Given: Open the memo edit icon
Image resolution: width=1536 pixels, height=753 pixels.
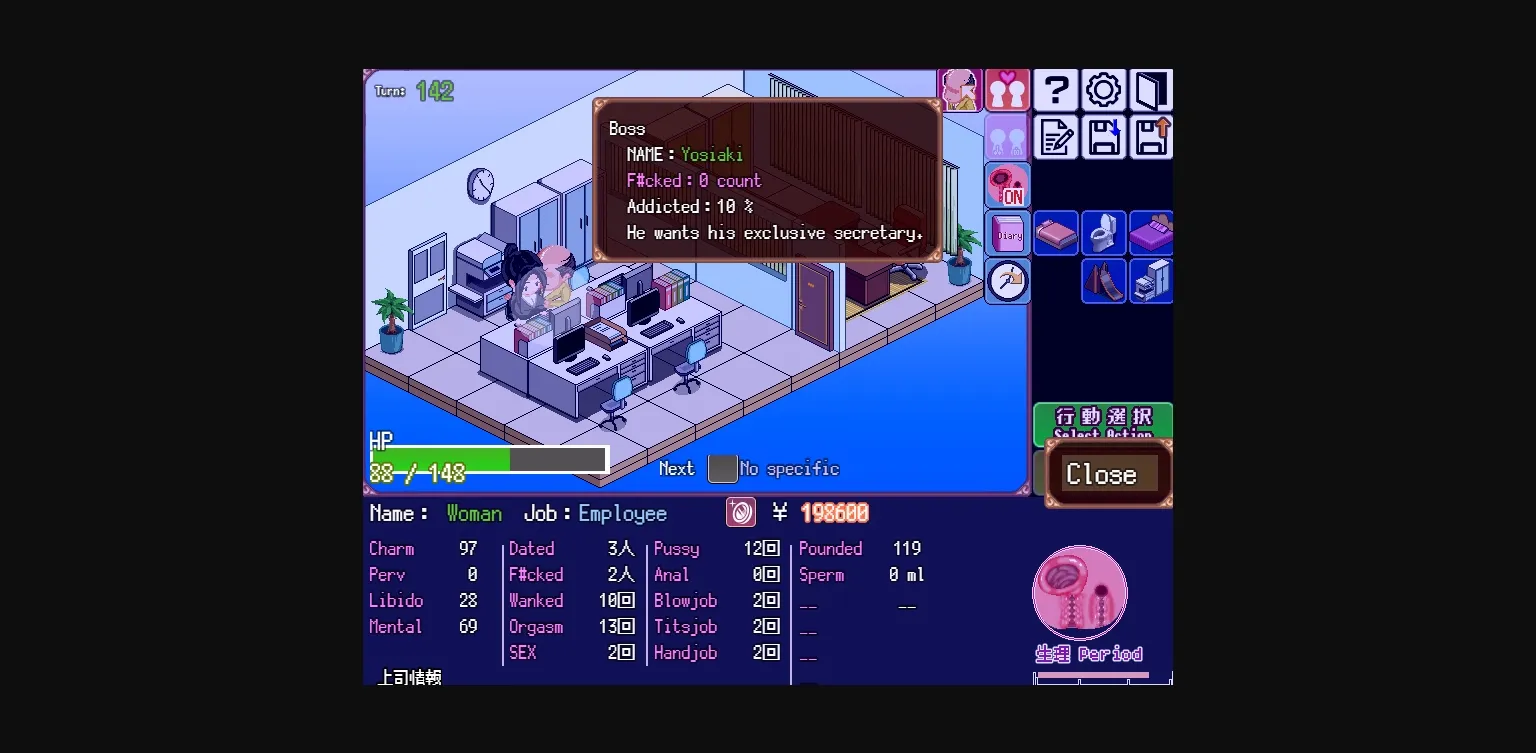Looking at the screenshot, I should pyautogui.click(x=1056, y=138).
